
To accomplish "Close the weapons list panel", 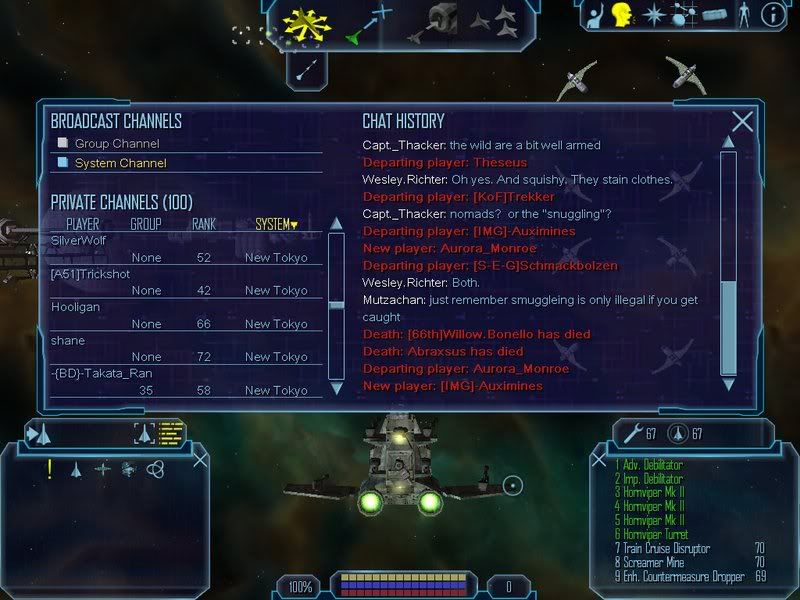I will pos(600,459).
